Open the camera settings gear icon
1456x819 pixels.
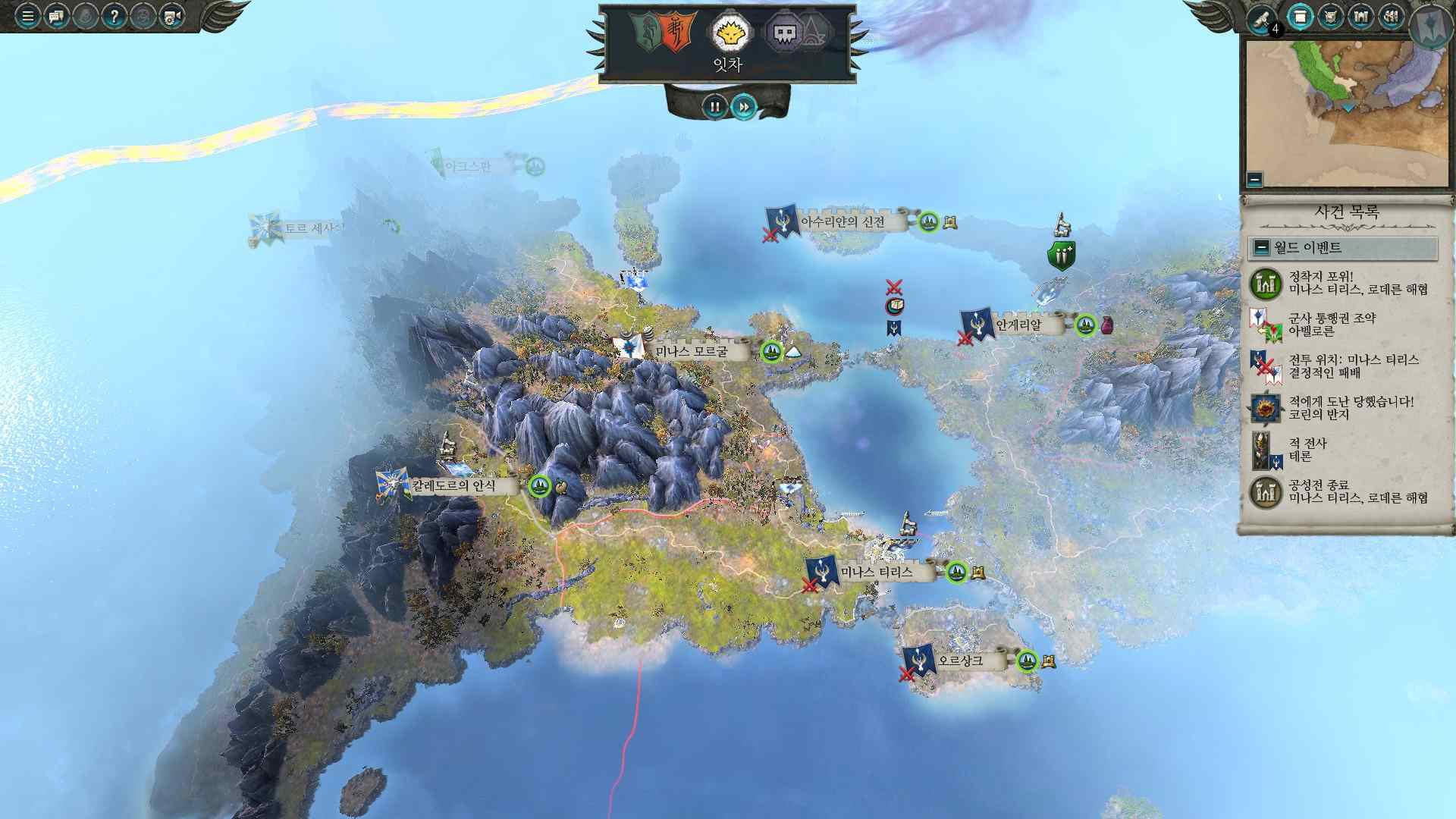(x=171, y=15)
